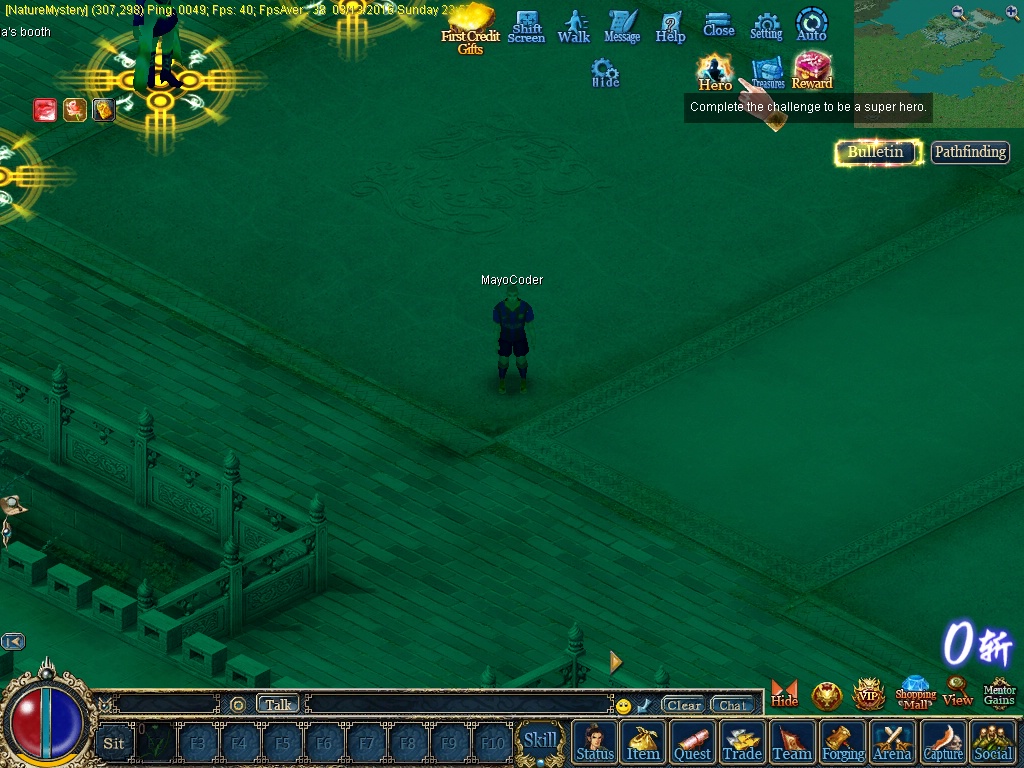1024x768 pixels.
Task: Open the Setting options
Action: coord(766,27)
